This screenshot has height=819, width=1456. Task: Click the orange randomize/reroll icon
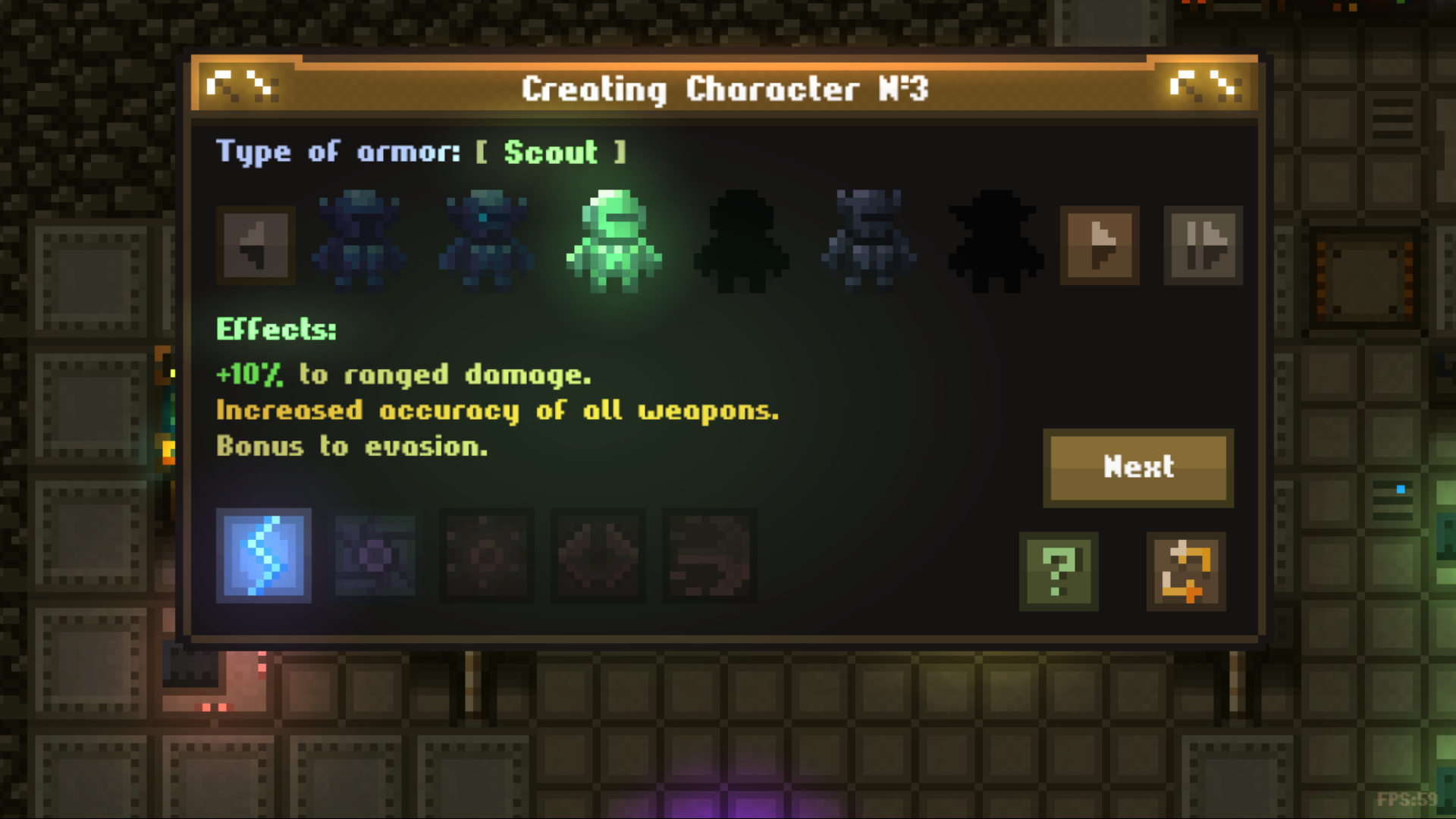[x=1185, y=572]
